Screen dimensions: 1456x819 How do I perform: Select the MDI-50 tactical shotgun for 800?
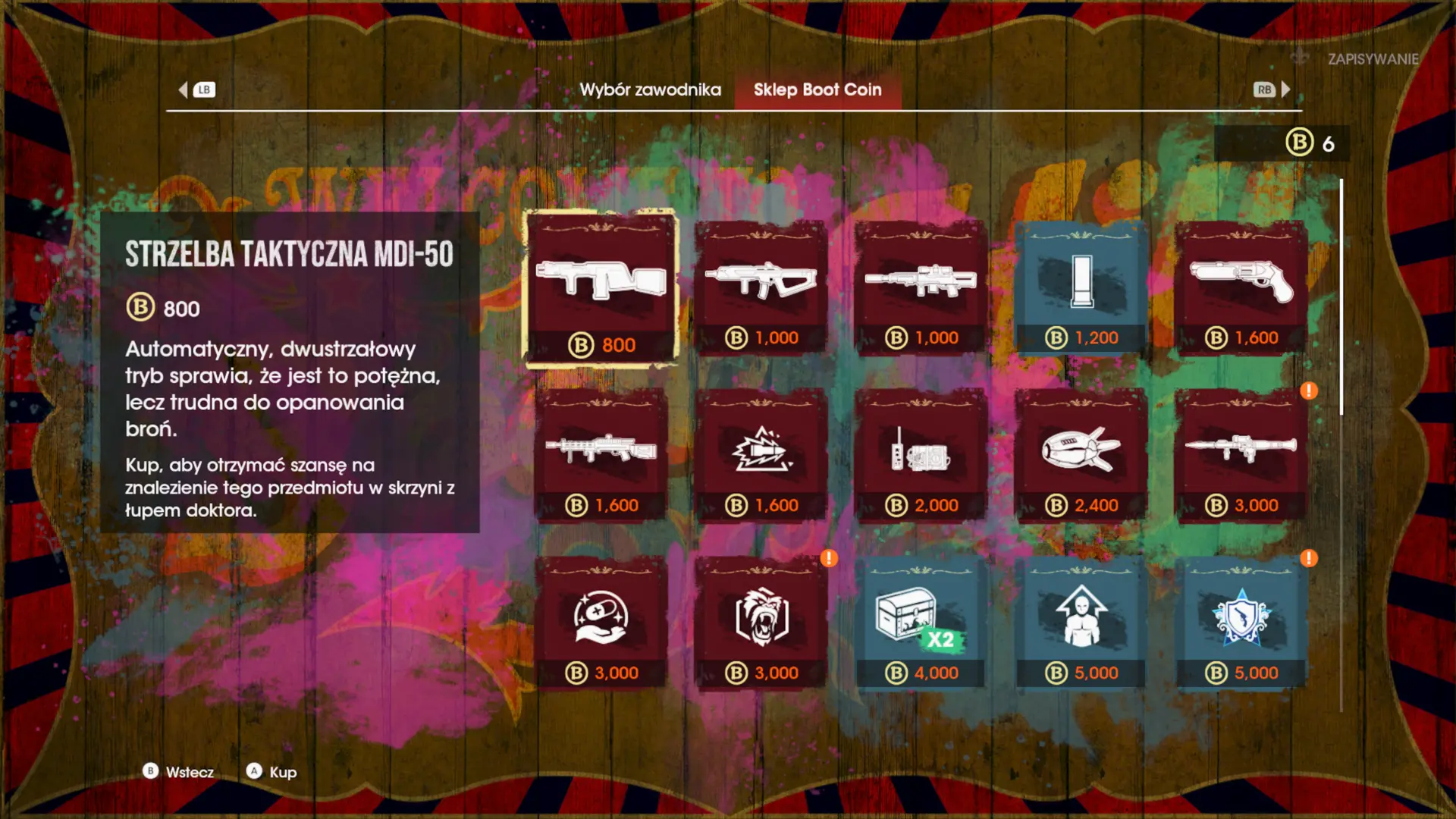[601, 288]
